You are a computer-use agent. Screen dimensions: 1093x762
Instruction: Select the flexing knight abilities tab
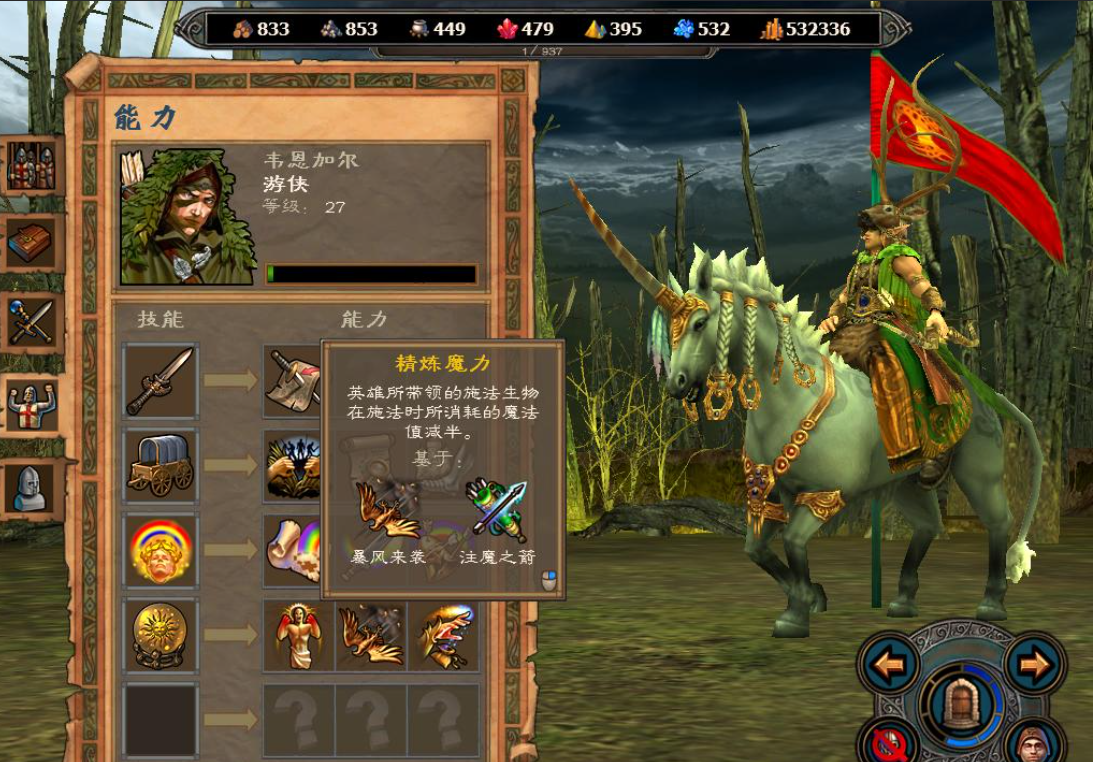coord(31,406)
